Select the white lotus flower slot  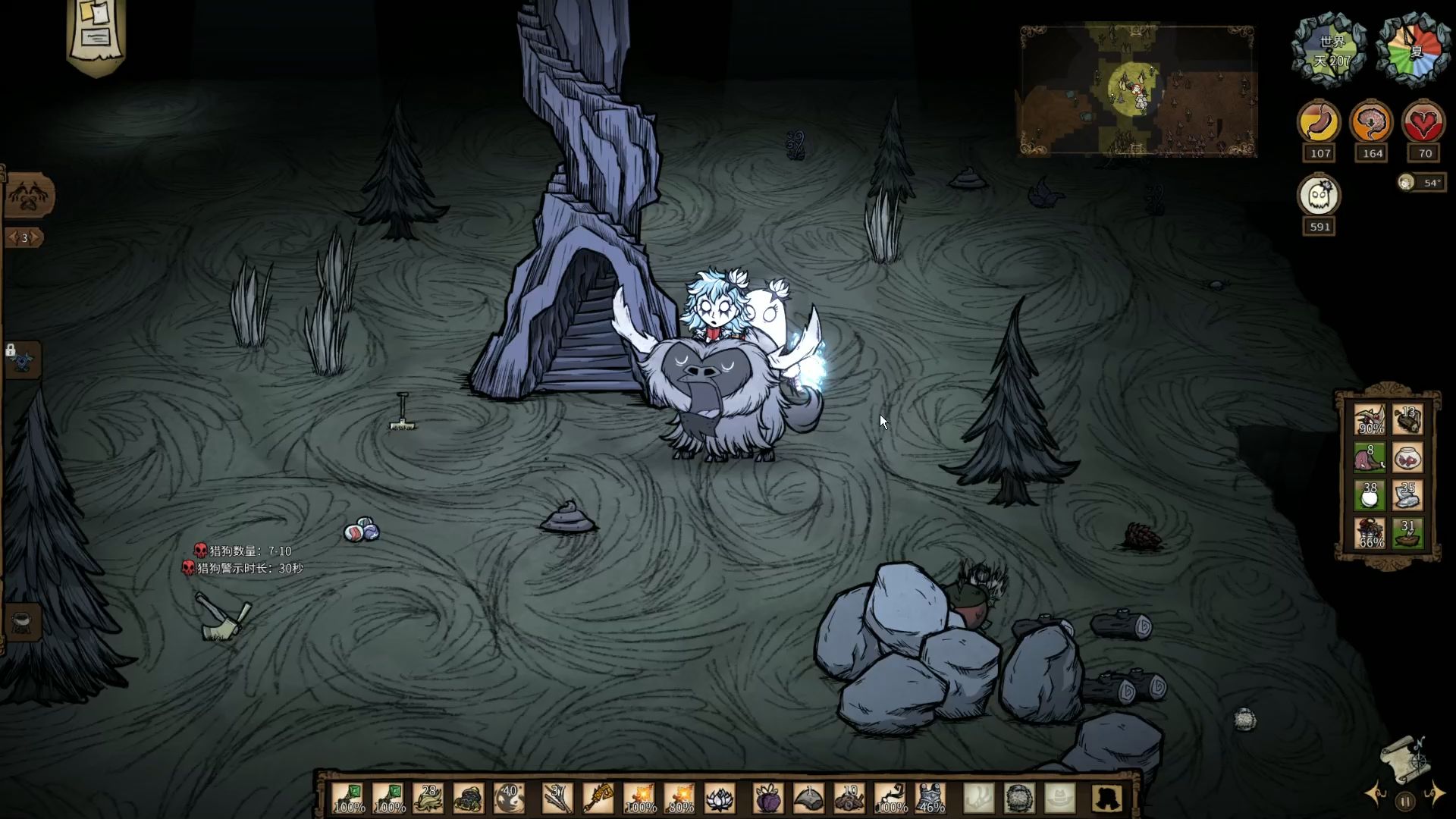coord(720,798)
